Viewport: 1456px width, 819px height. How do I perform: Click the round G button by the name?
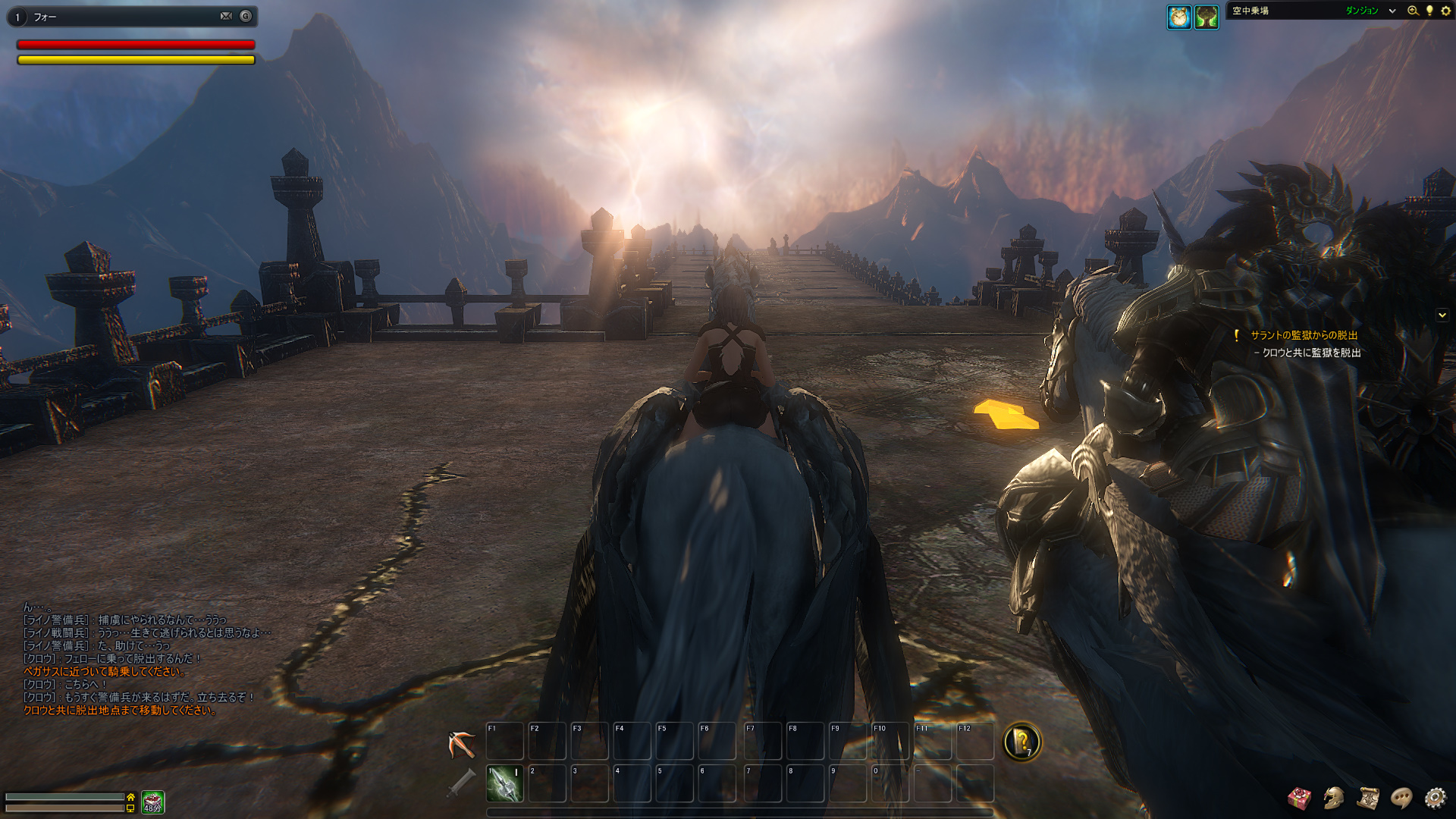(246, 16)
